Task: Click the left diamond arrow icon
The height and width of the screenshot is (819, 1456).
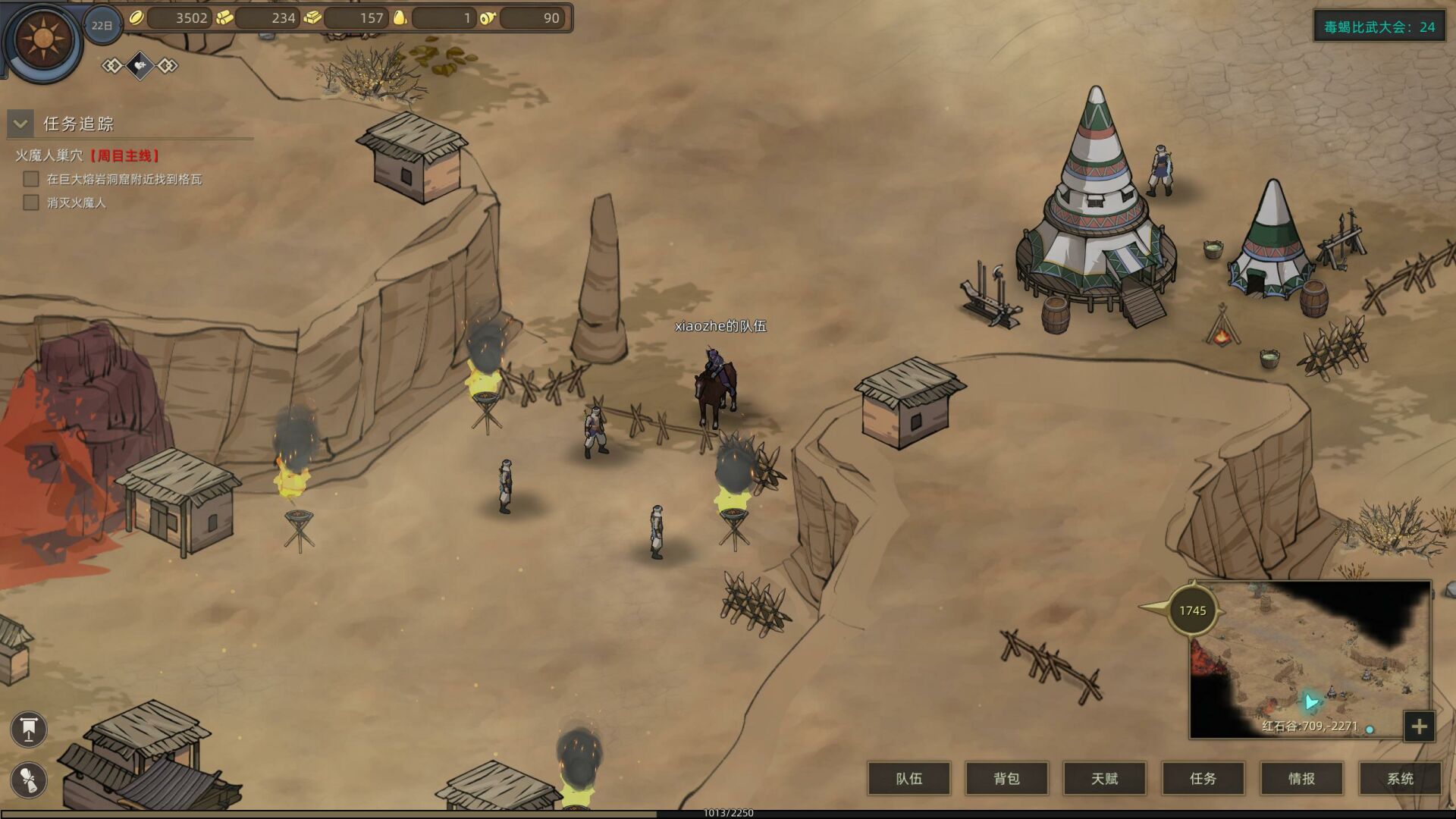Action: point(112,66)
